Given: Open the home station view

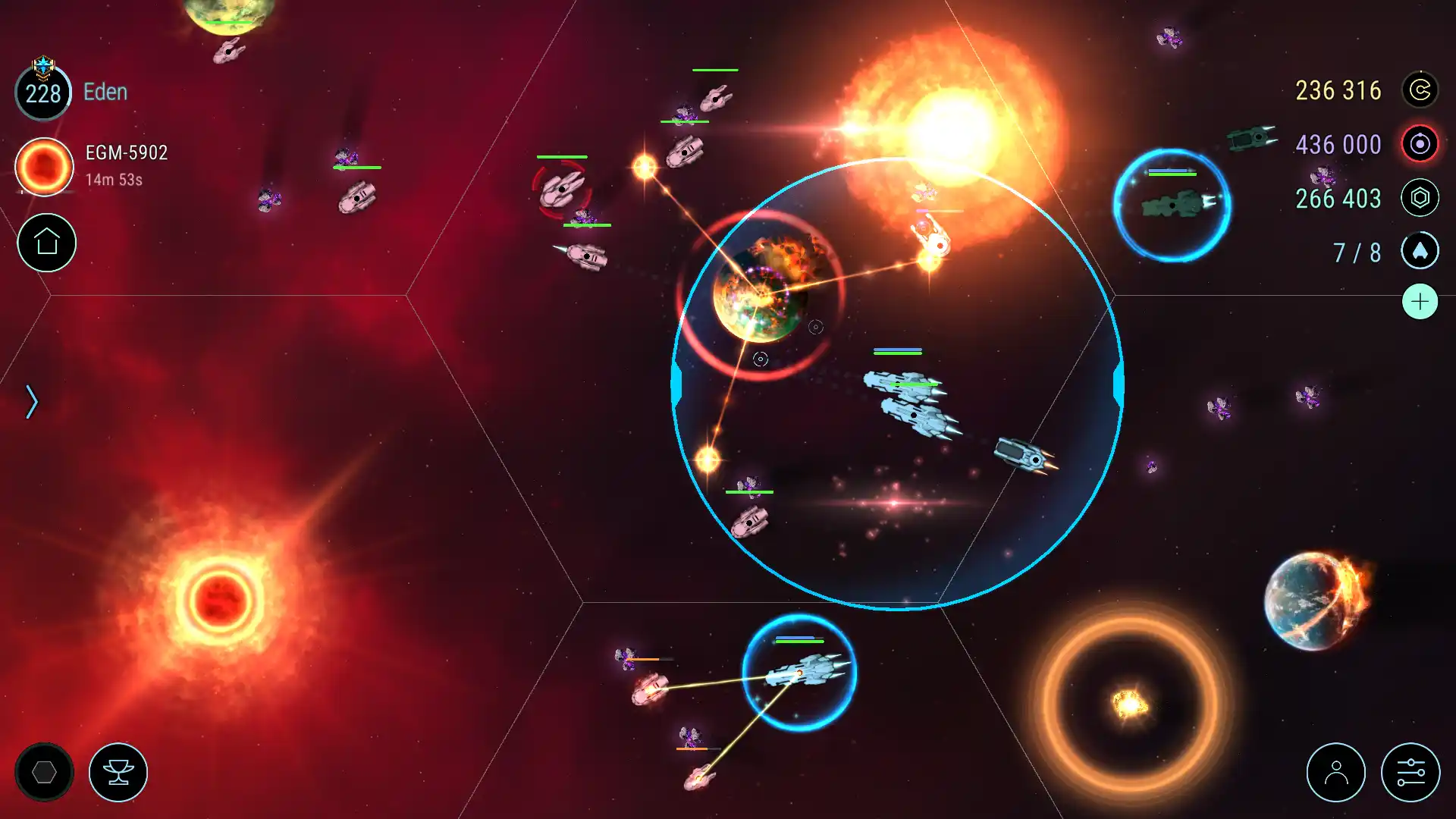Looking at the screenshot, I should [x=45, y=243].
